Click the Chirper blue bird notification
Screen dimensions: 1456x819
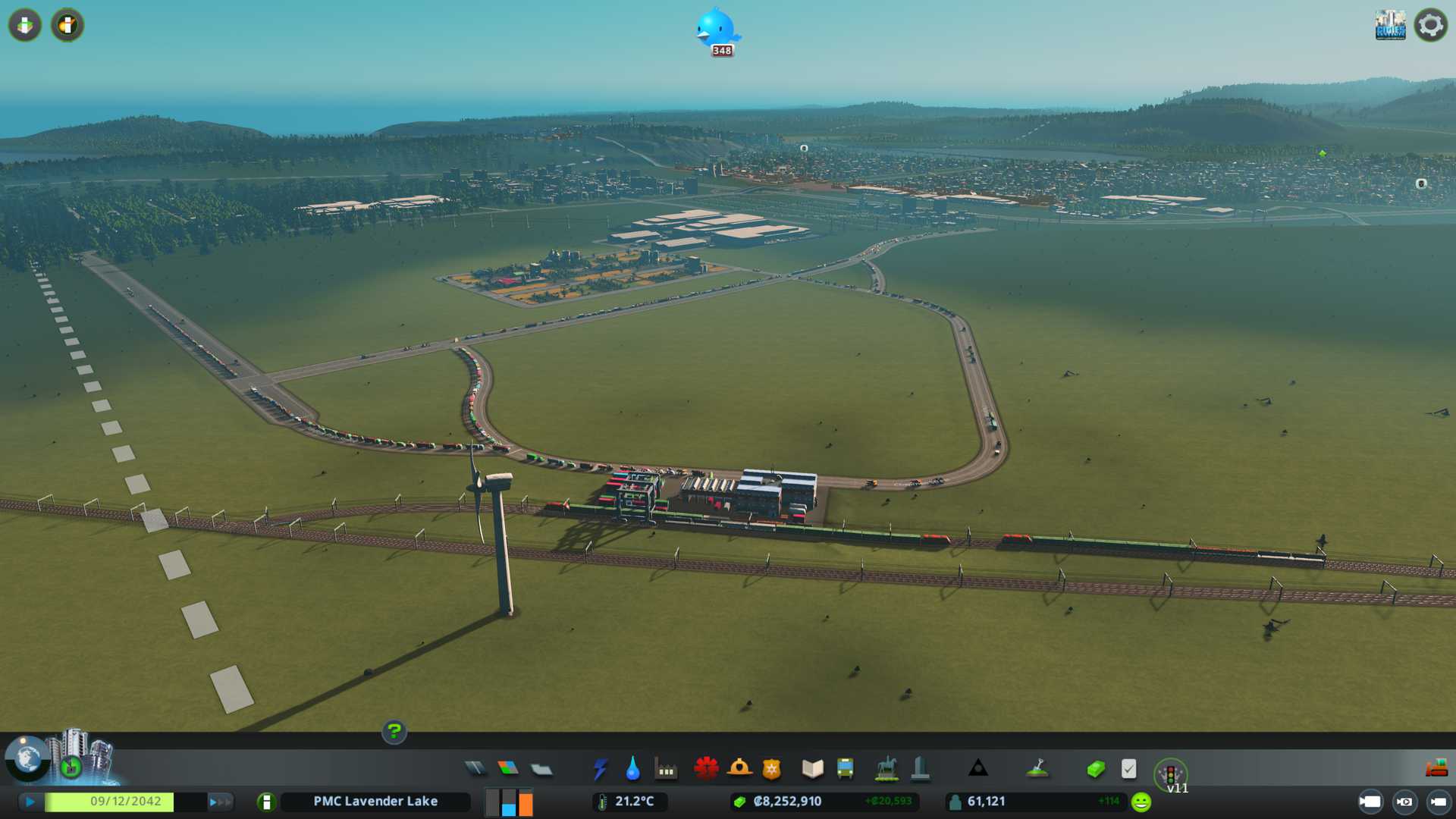coord(716,30)
